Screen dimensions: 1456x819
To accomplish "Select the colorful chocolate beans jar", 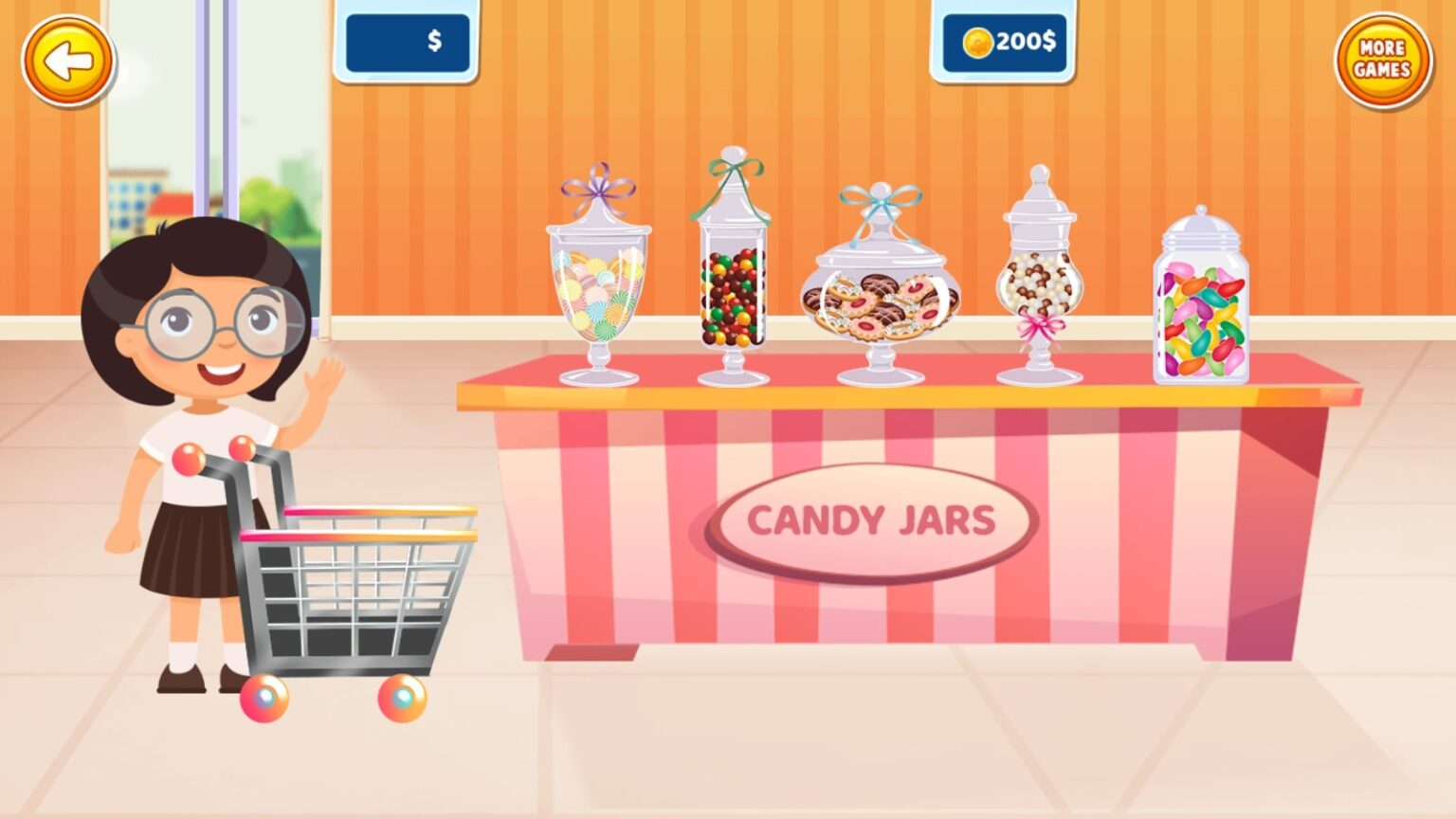I will pos(732,294).
